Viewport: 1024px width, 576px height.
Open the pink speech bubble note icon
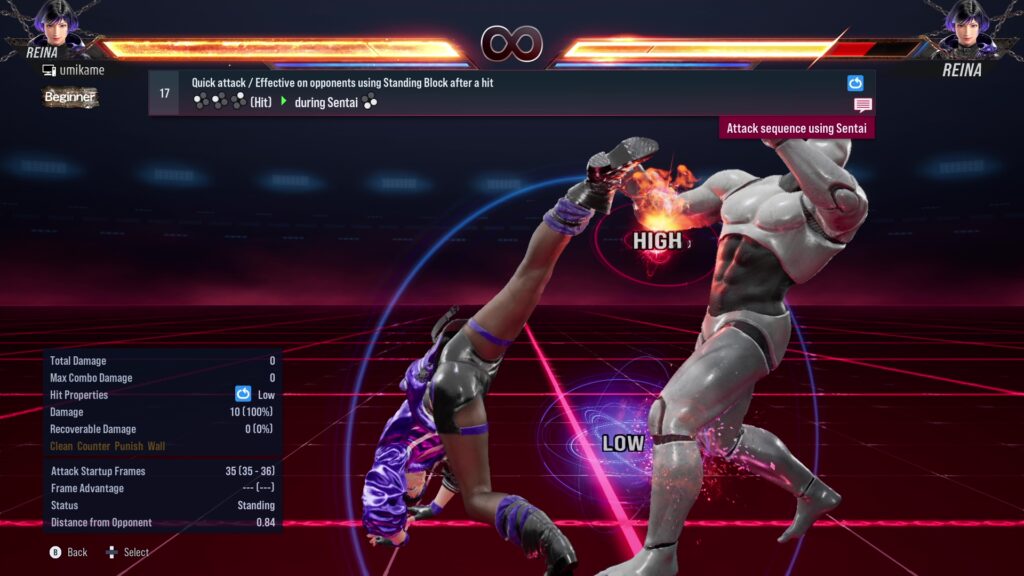(x=862, y=105)
